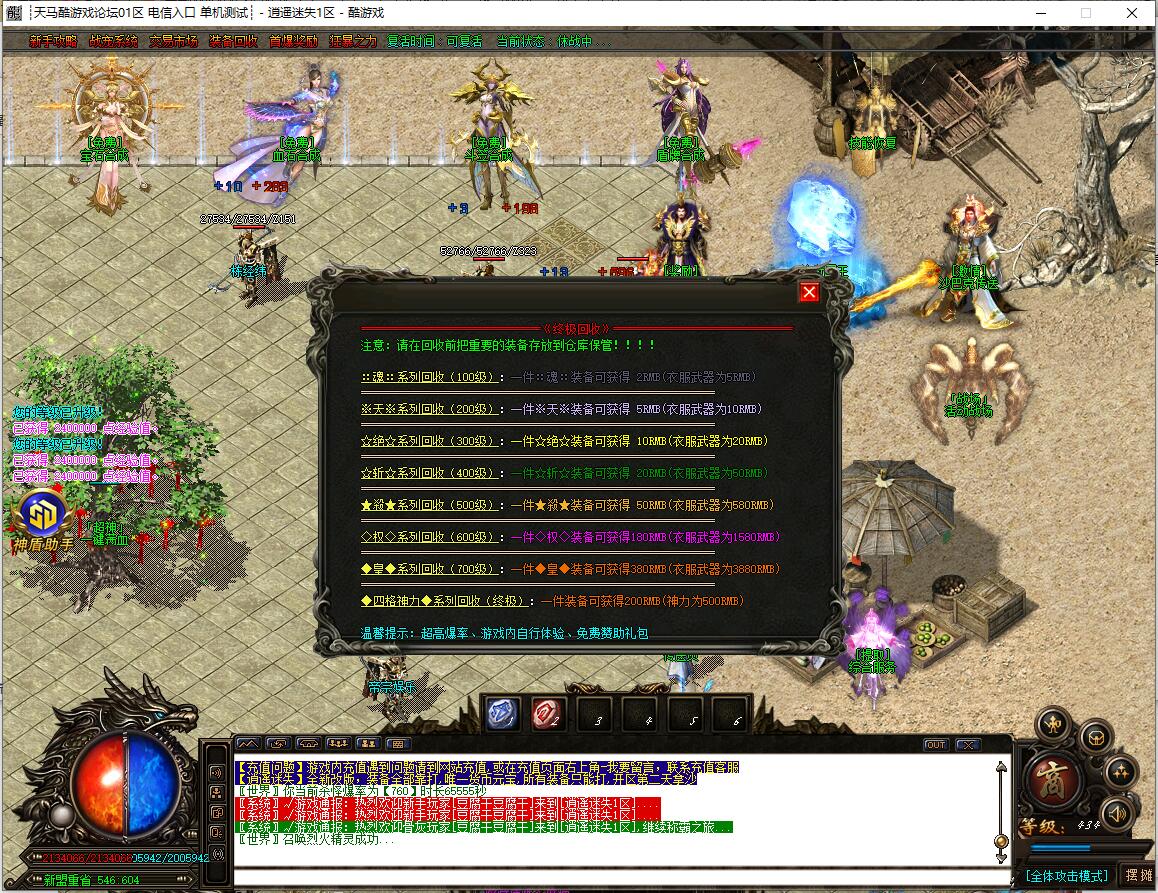Open the 狂暴之力 berserk power menu

click(x=352, y=42)
